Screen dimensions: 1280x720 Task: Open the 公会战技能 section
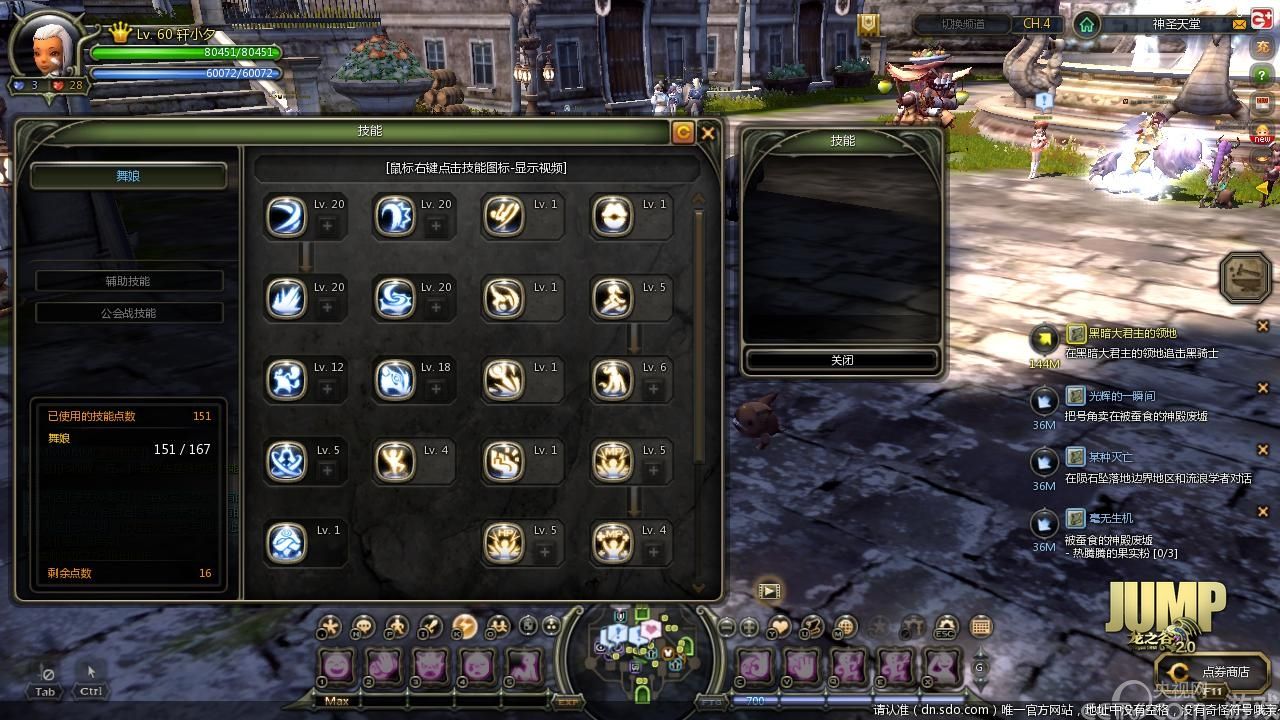click(128, 313)
